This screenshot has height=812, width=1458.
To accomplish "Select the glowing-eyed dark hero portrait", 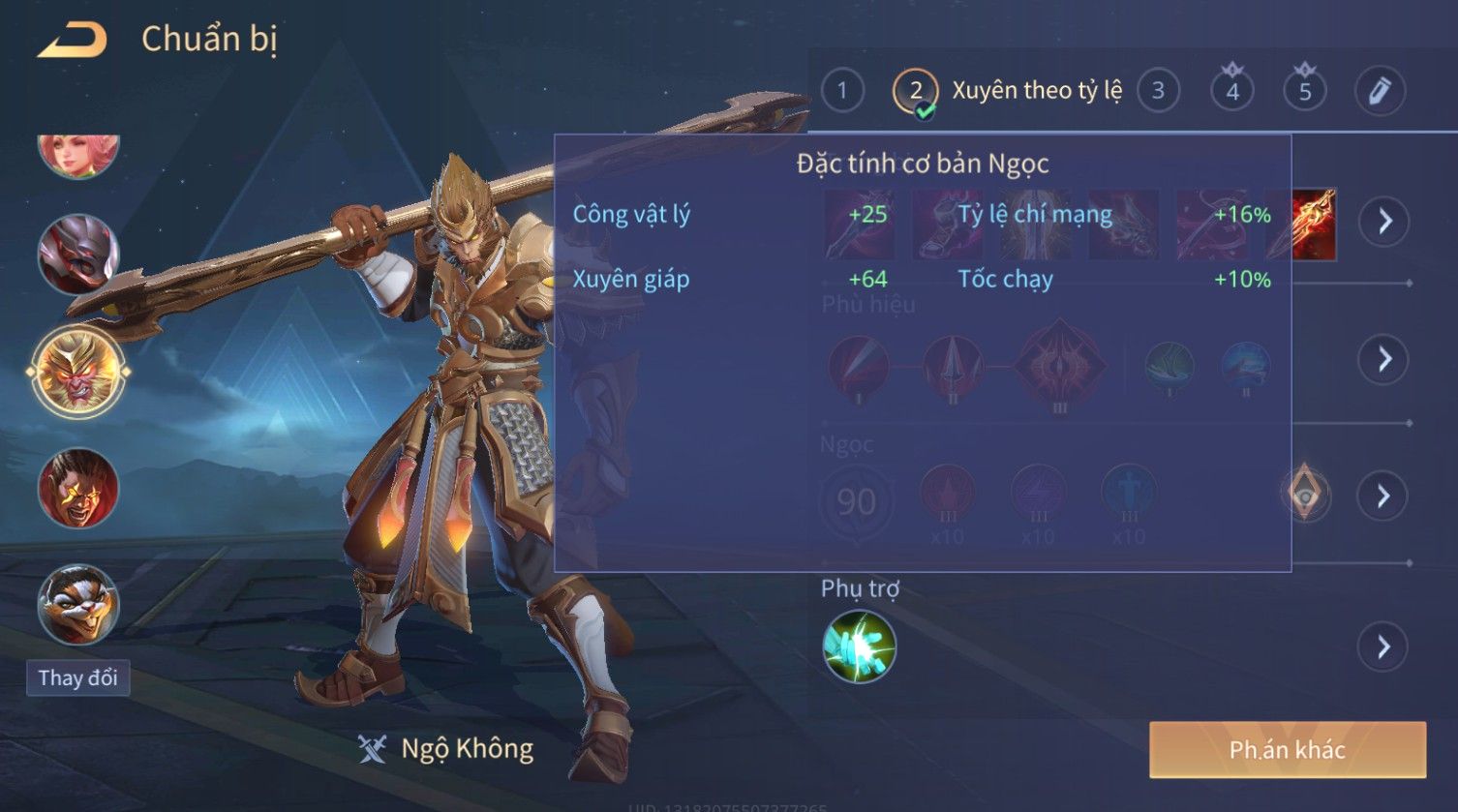I will coord(78,488).
